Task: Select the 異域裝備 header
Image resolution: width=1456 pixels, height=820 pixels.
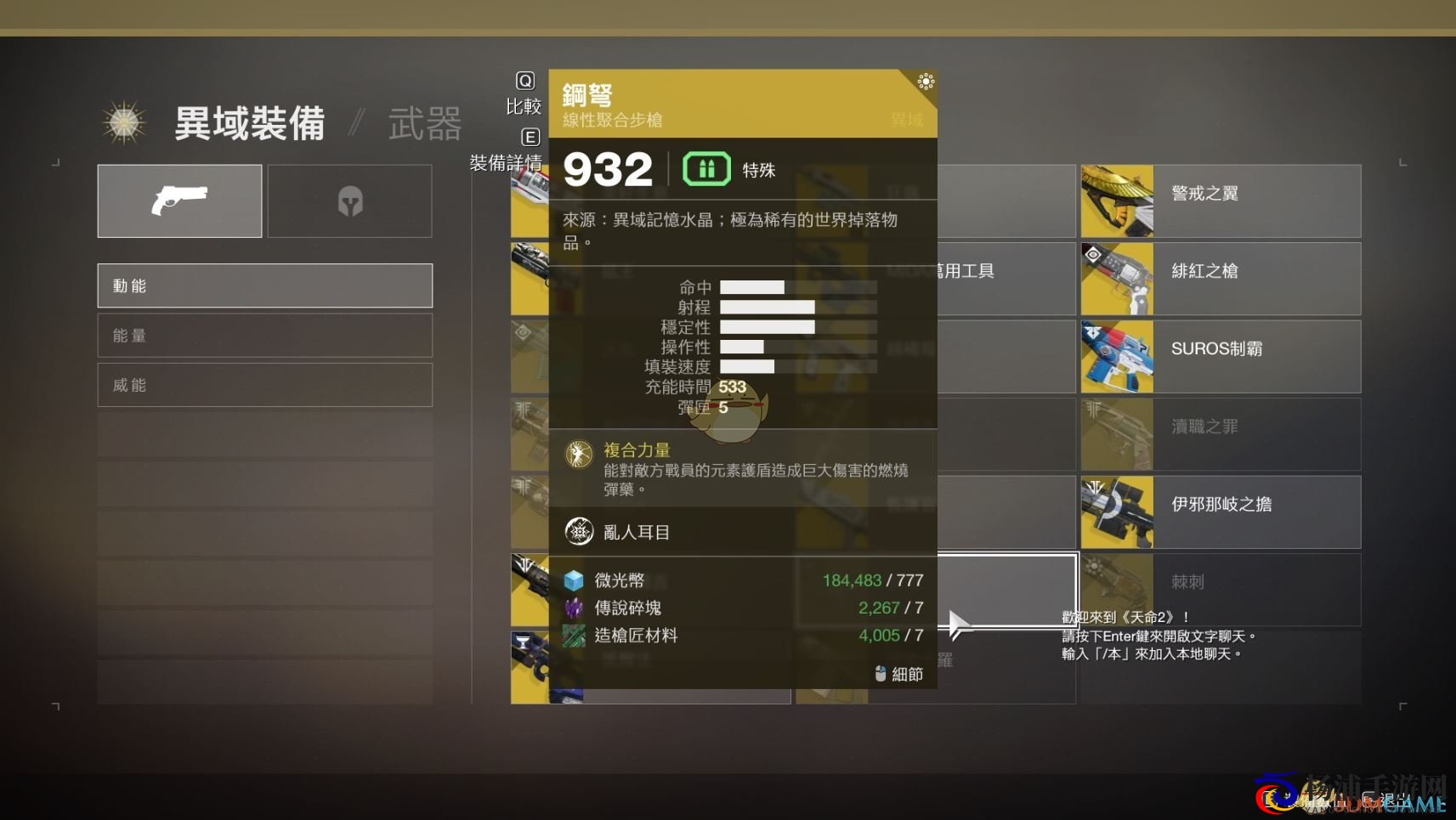Action: tap(248, 123)
